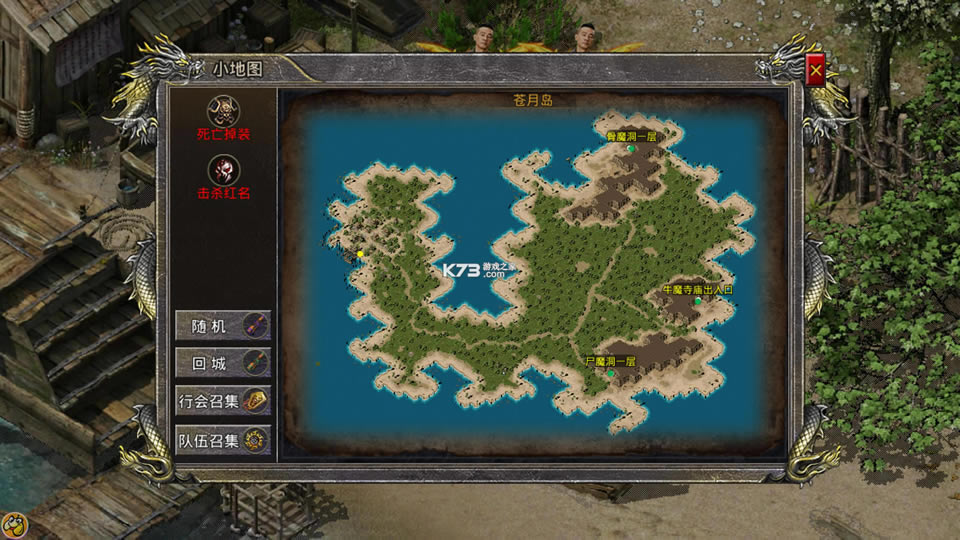Close the 小地图 minimap window
The width and height of the screenshot is (960, 540).
817,70
